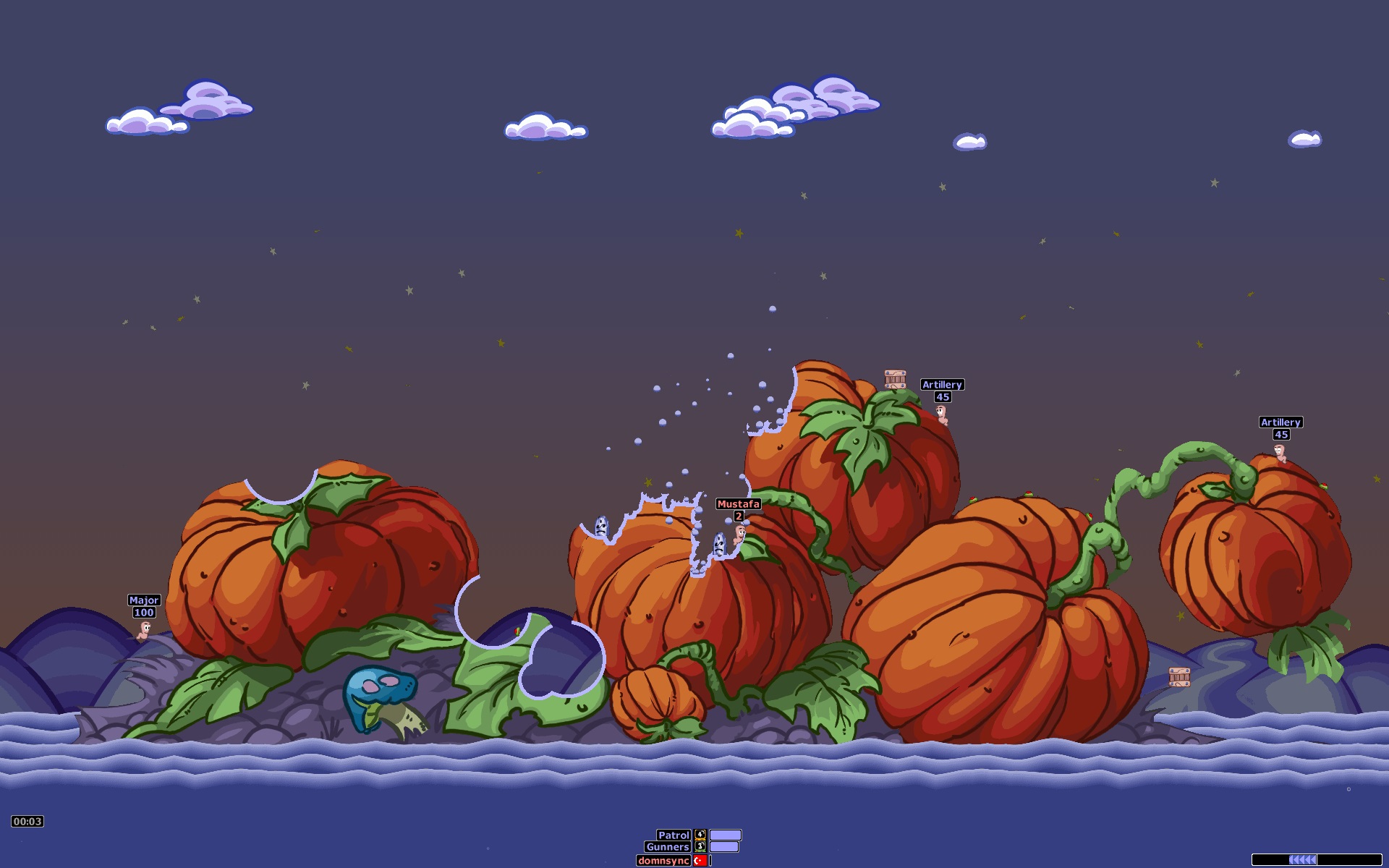Viewport: 1389px width, 868px height.
Task: Select the Gunners team entry
Action: tap(666, 847)
